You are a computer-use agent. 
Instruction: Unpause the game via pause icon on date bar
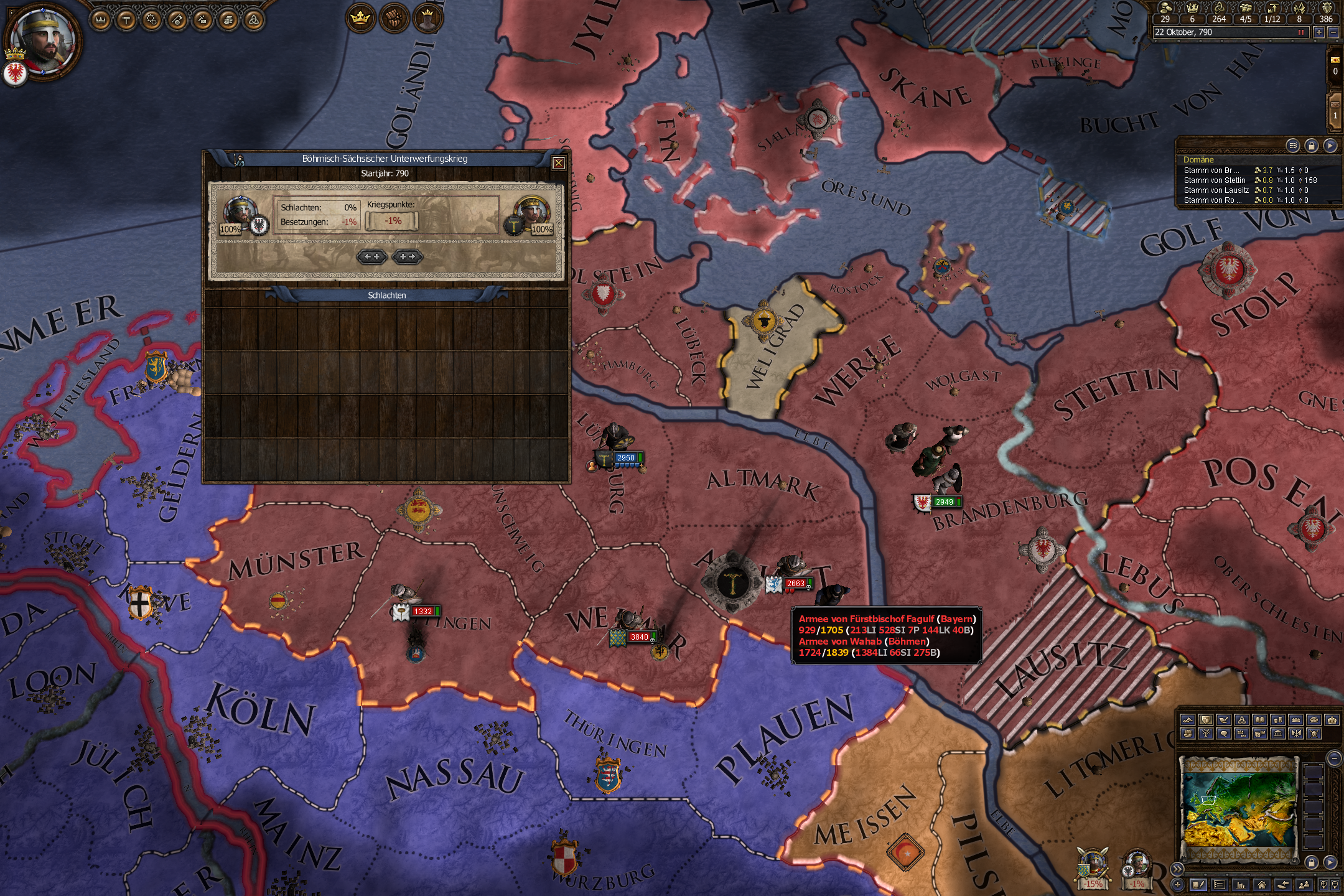pos(1301,32)
